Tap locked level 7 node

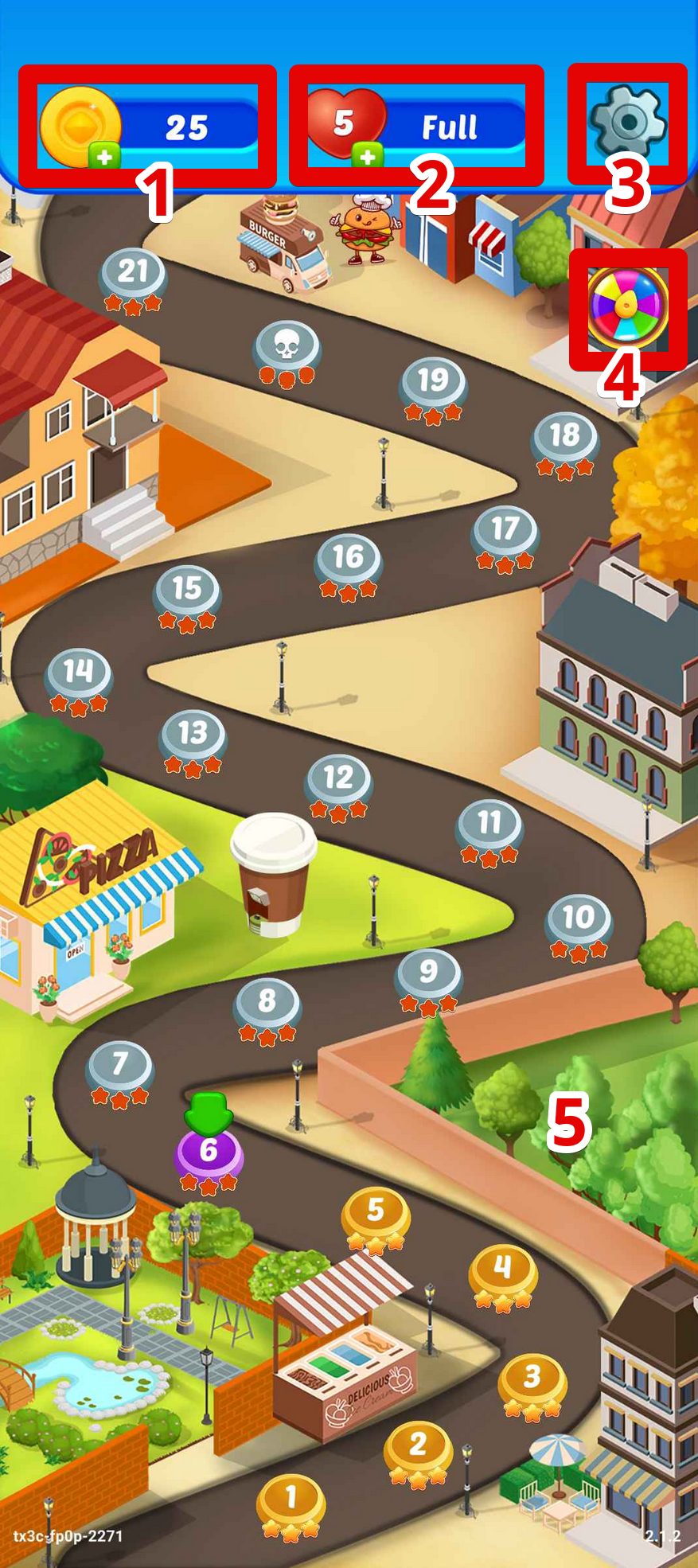119,1064
